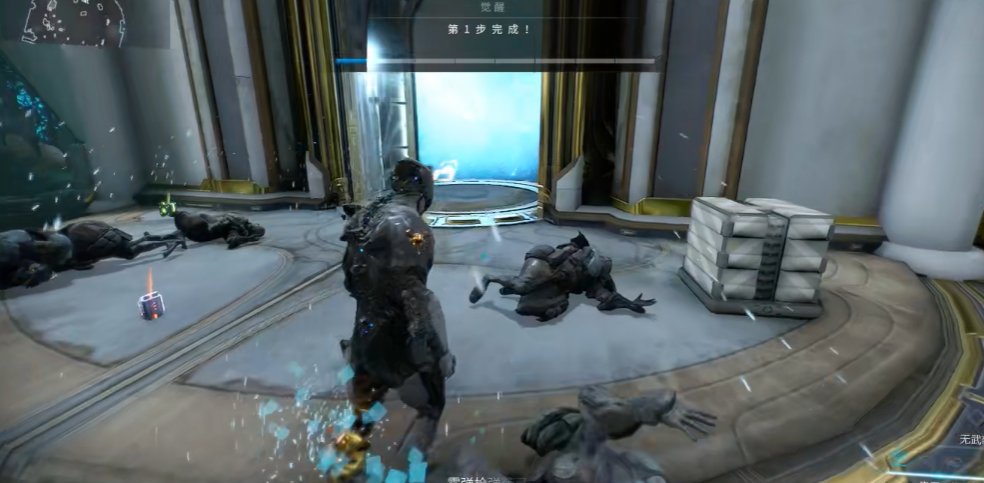Select the 第1步完成 objective banner

coord(489,29)
